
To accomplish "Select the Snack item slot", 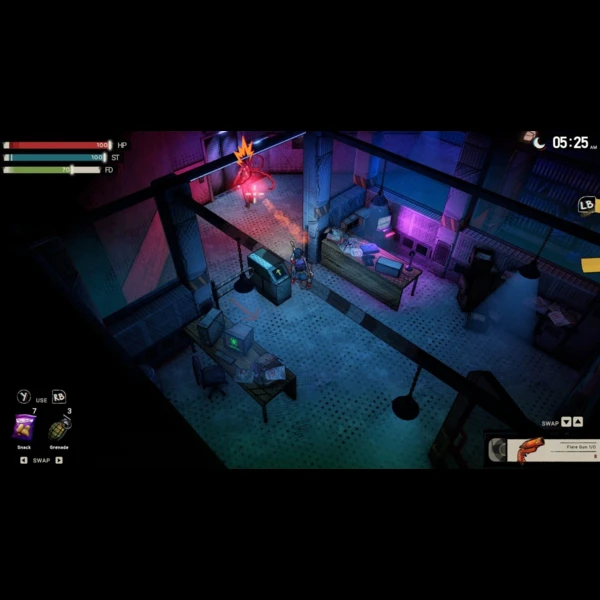I will [x=24, y=428].
